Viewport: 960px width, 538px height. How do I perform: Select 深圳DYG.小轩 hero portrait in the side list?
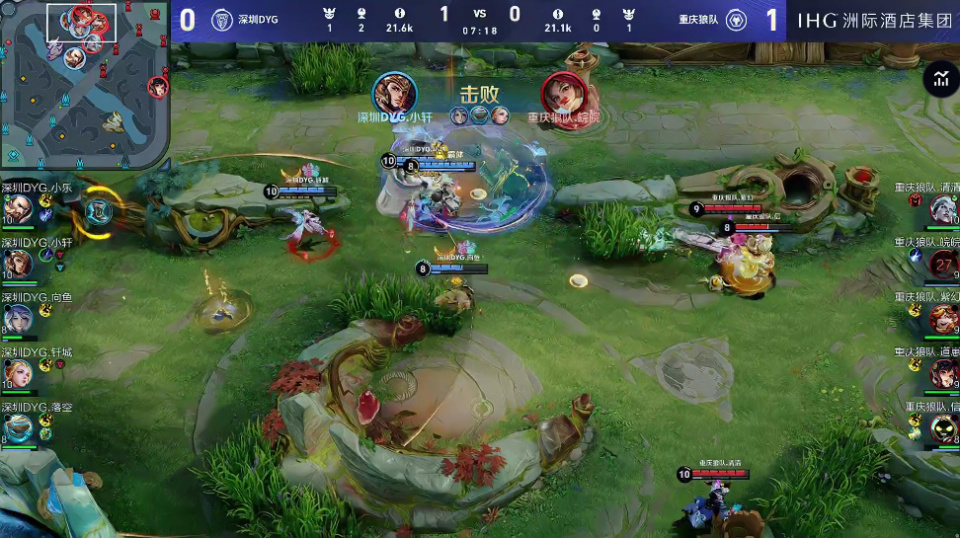point(17,263)
